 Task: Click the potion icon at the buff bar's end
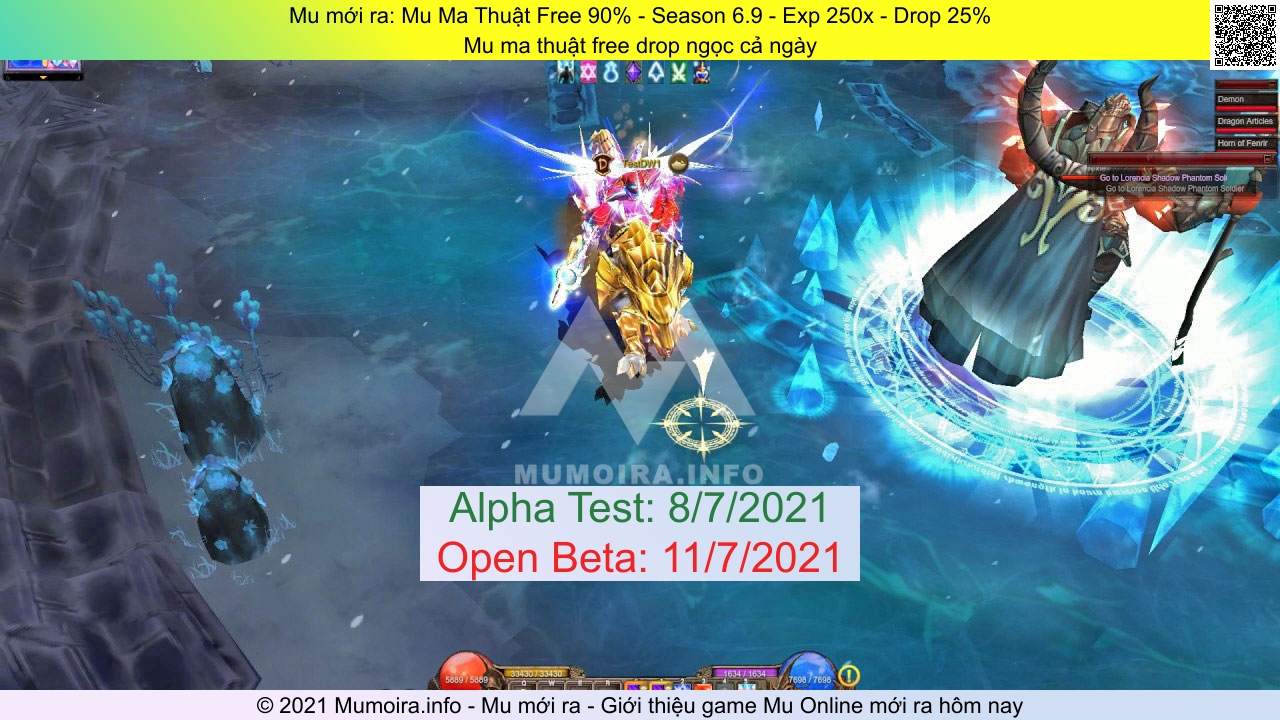[x=700, y=72]
